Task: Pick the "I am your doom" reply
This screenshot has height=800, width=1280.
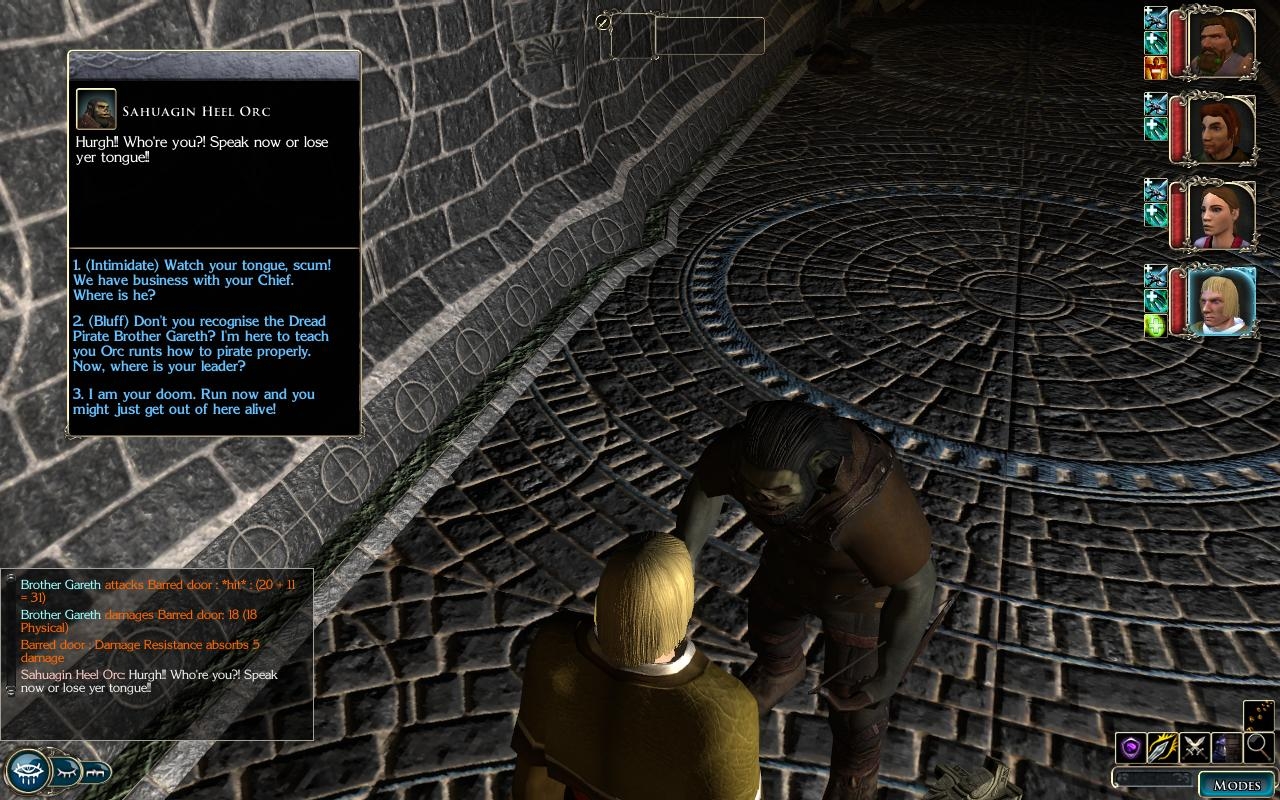Action: pos(194,401)
